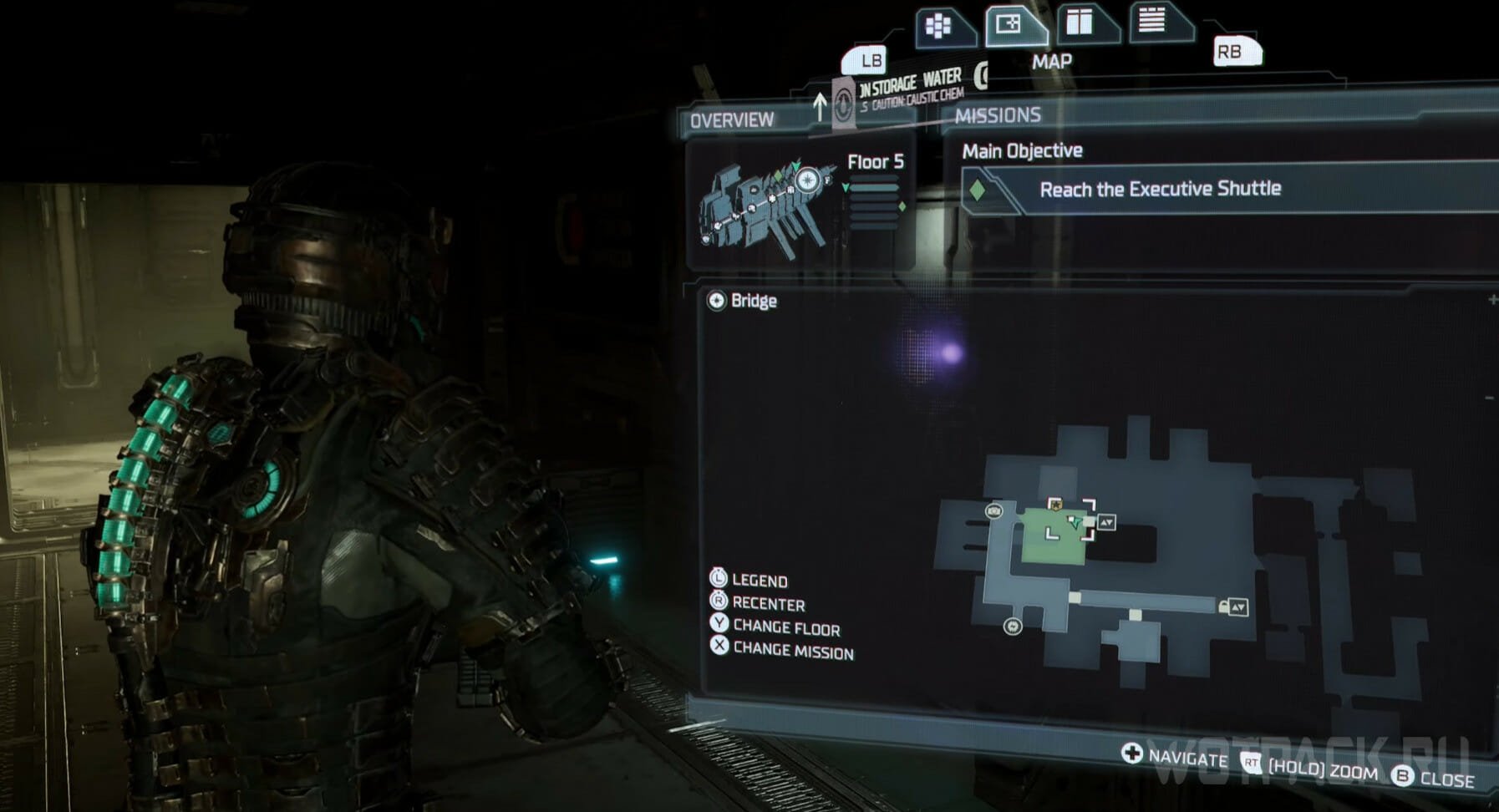This screenshot has width=1499, height=812.
Task: Open the inventory tab with grid icon
Action: 939,27
